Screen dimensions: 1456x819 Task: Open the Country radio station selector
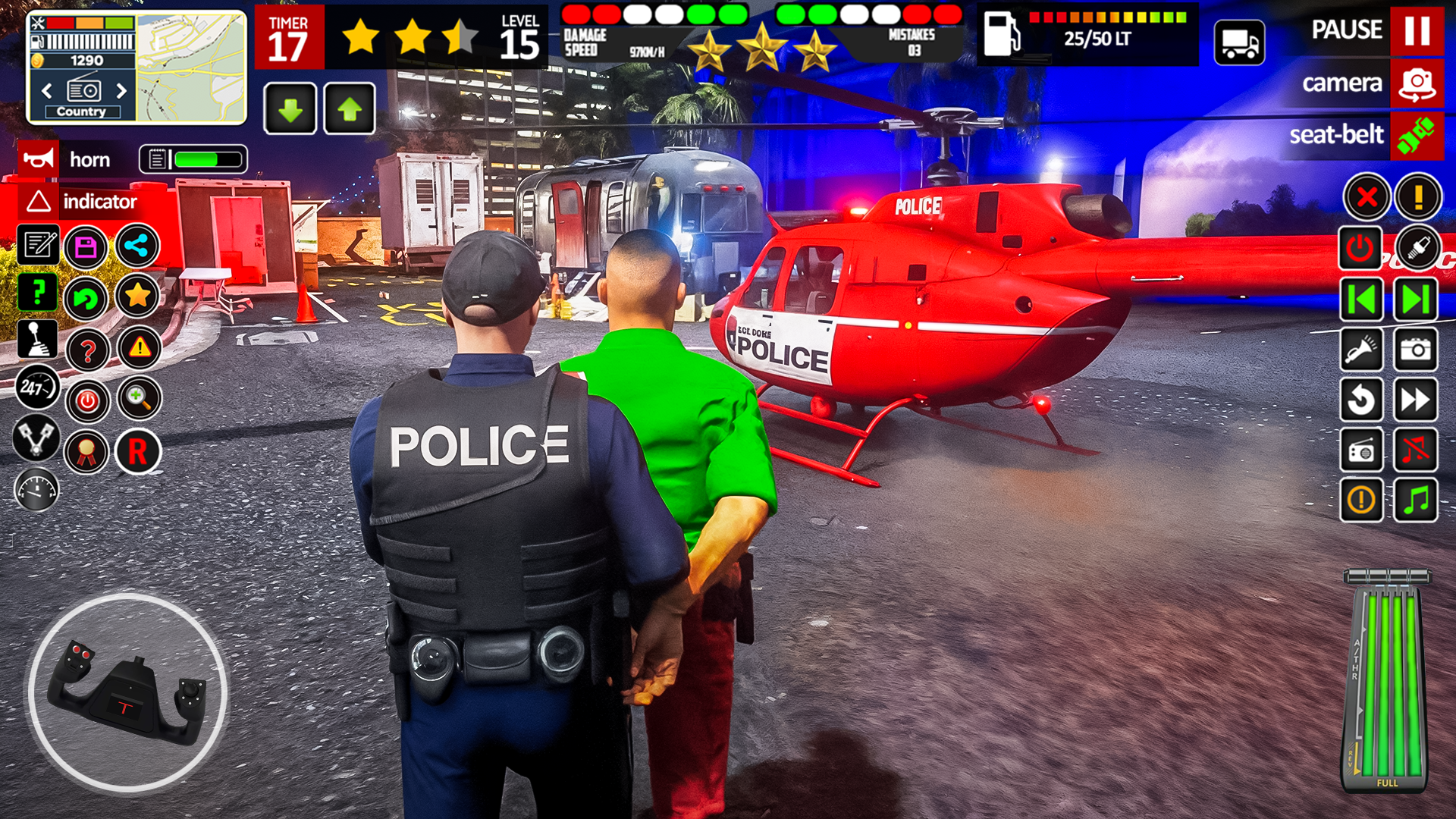point(83,111)
